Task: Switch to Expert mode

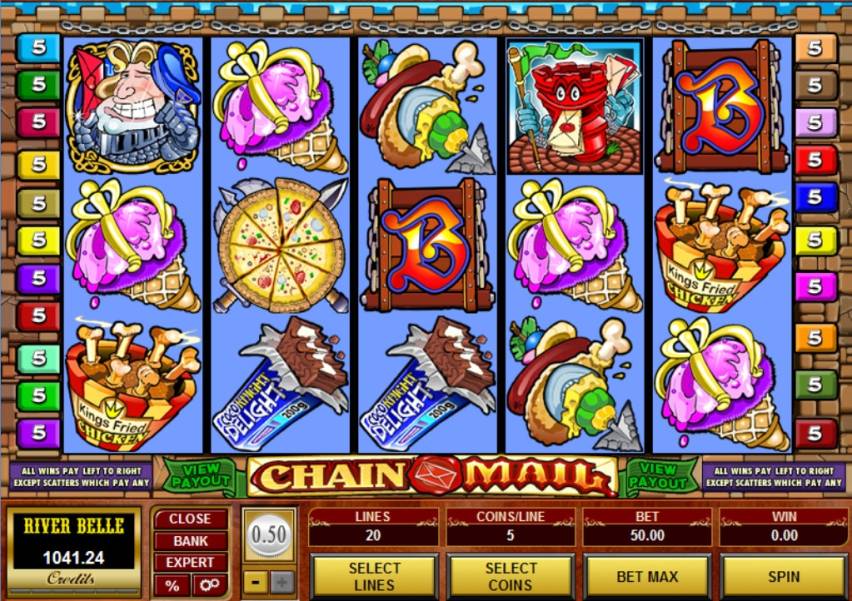Action: (190, 563)
